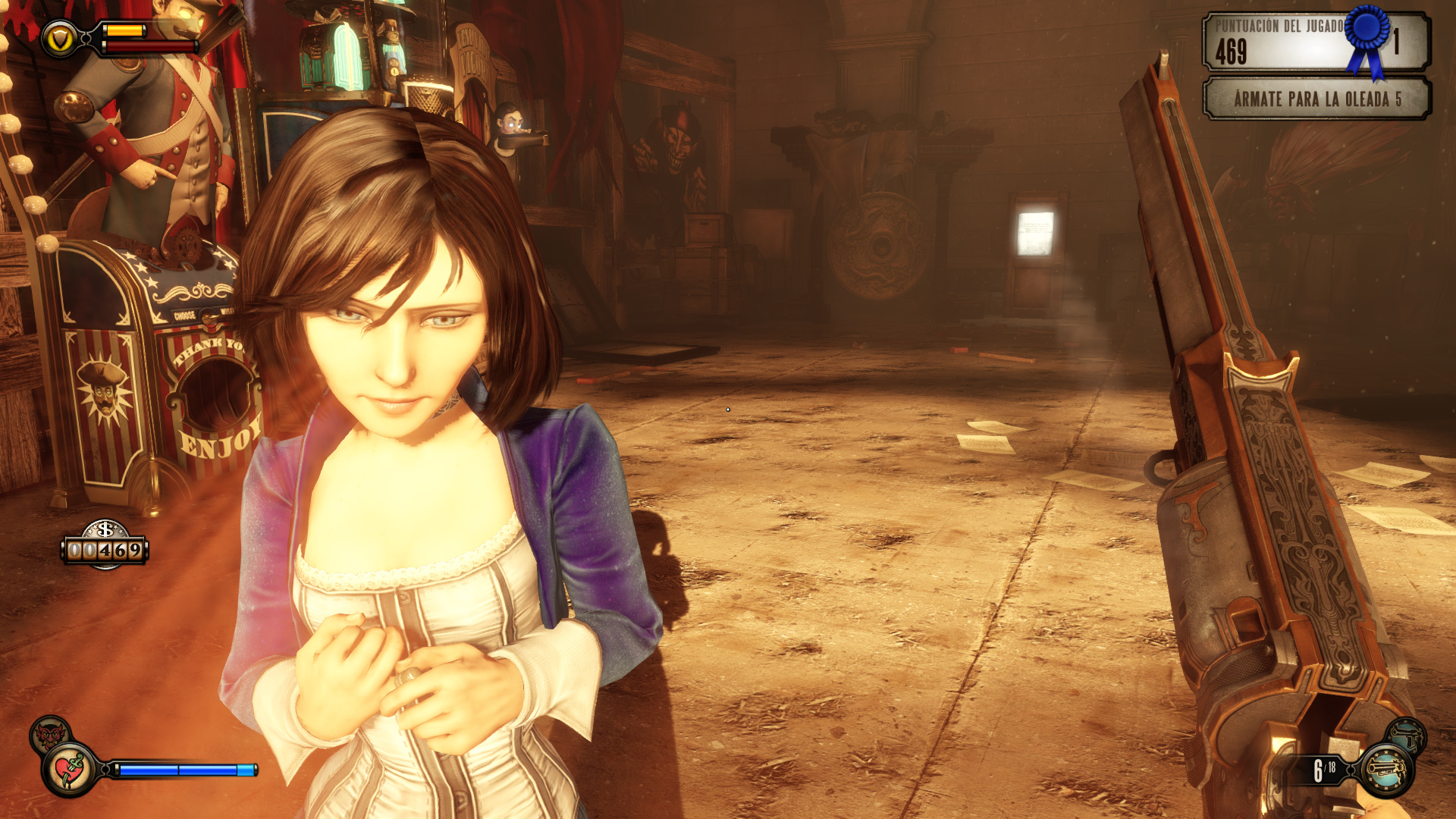Open the 'Ármate para la oleada 5' objective
The width and height of the screenshot is (1456, 819).
1317,99
